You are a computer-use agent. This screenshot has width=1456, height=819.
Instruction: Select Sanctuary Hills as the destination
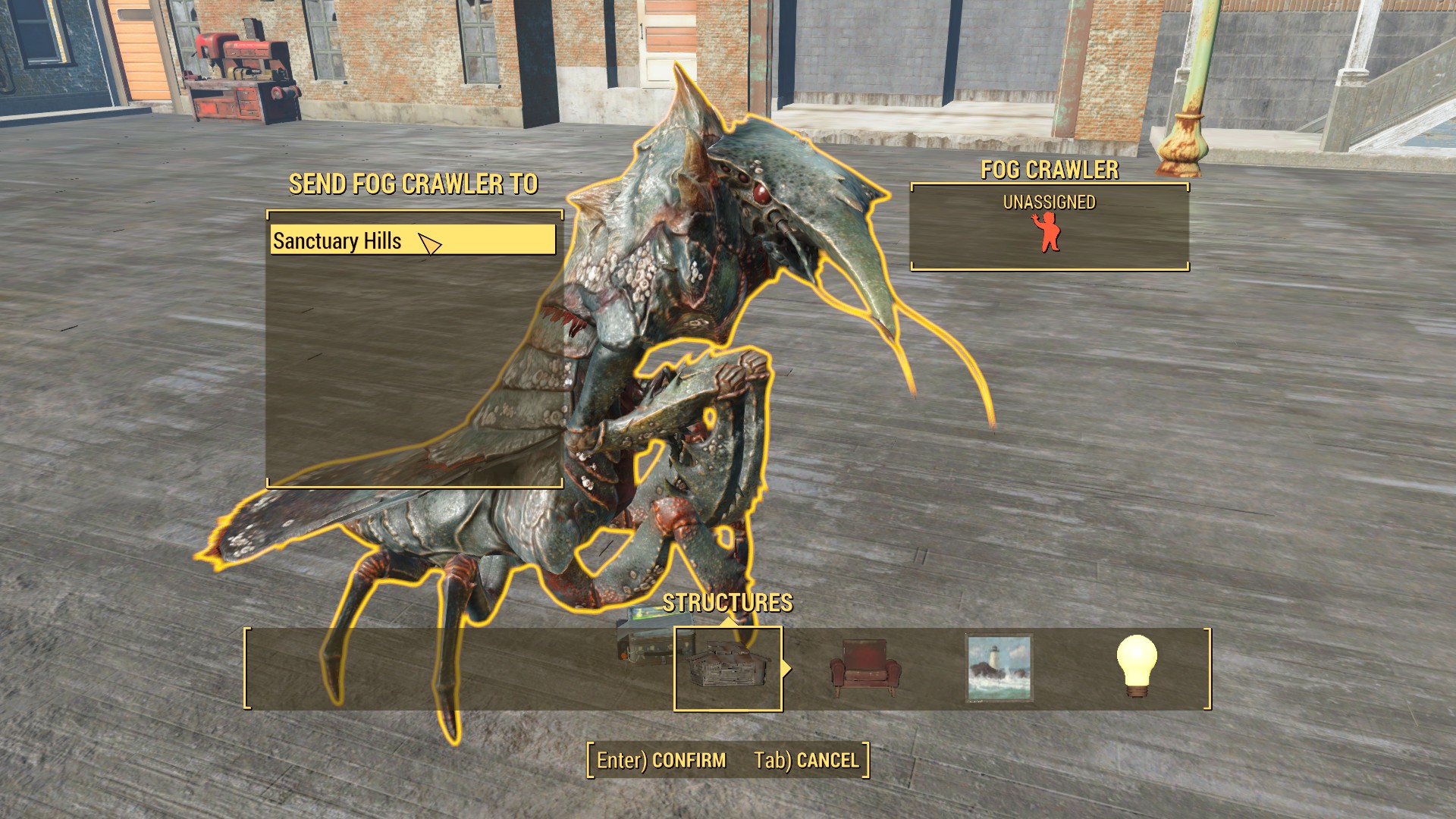point(413,240)
